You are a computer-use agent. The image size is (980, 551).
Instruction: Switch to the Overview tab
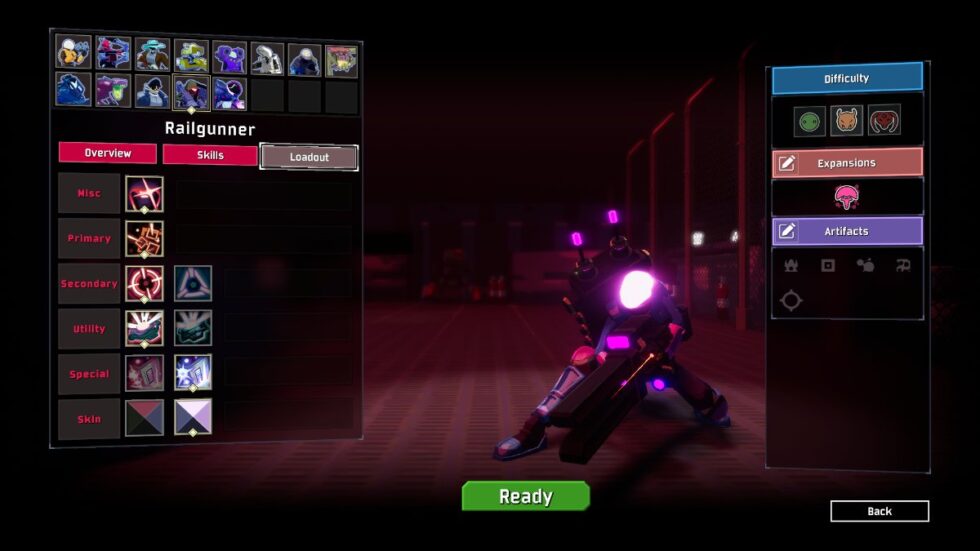click(108, 153)
